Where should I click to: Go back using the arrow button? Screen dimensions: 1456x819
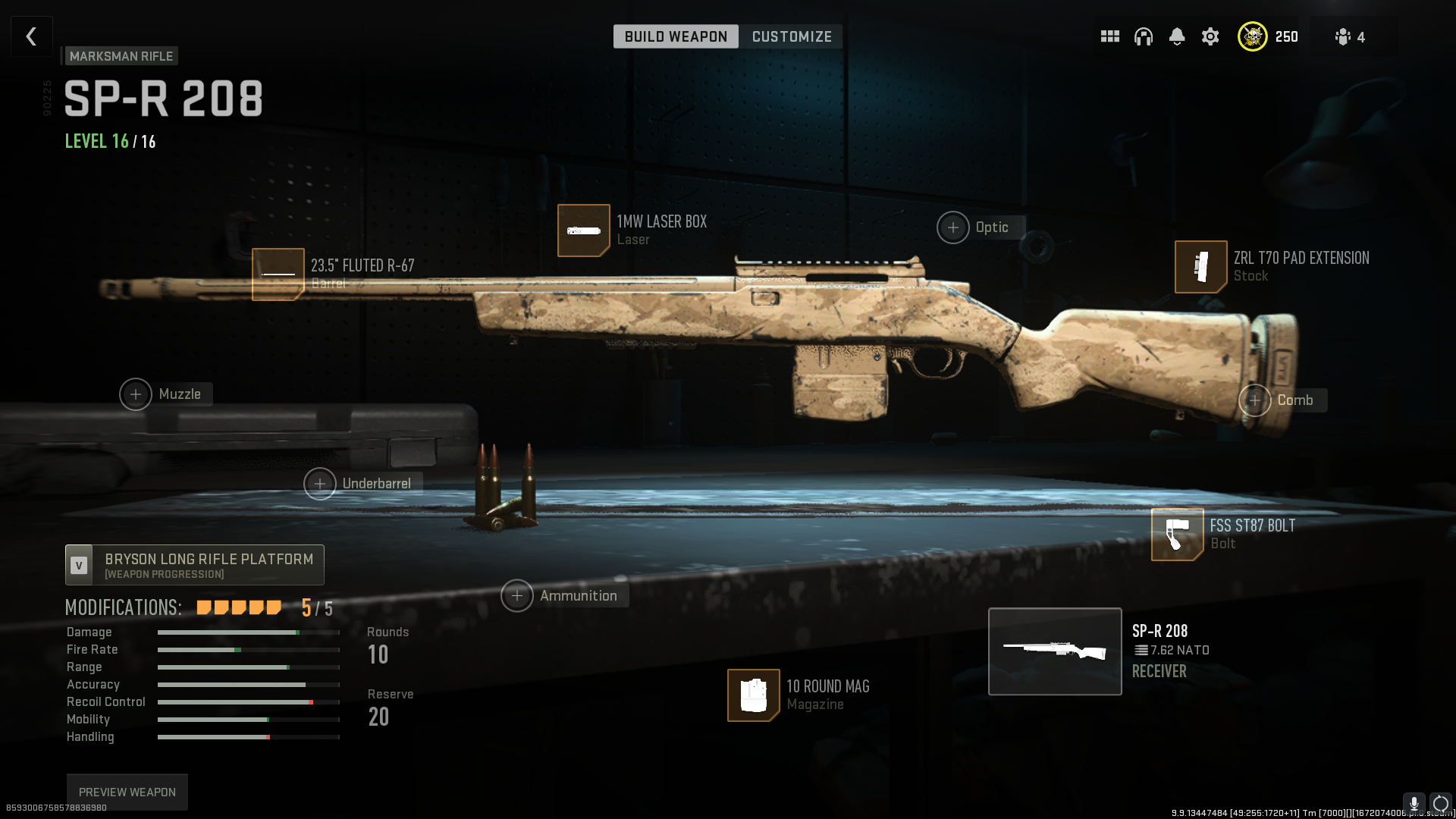pos(31,36)
